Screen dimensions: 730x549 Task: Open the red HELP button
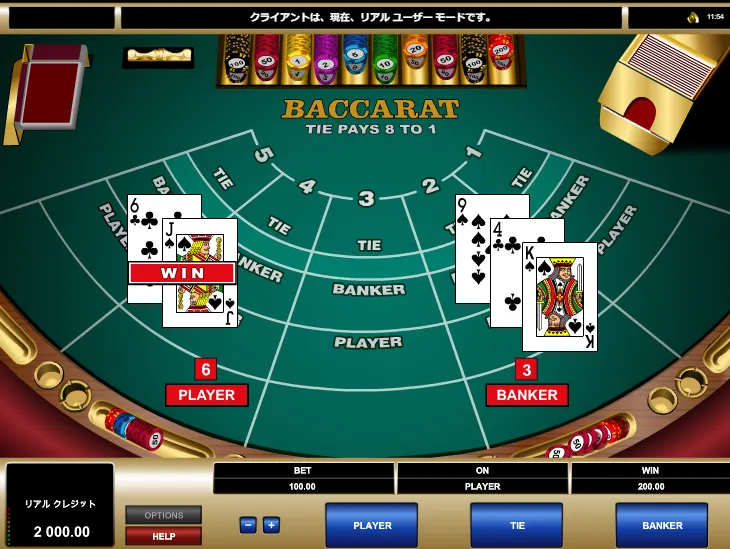[x=163, y=536]
